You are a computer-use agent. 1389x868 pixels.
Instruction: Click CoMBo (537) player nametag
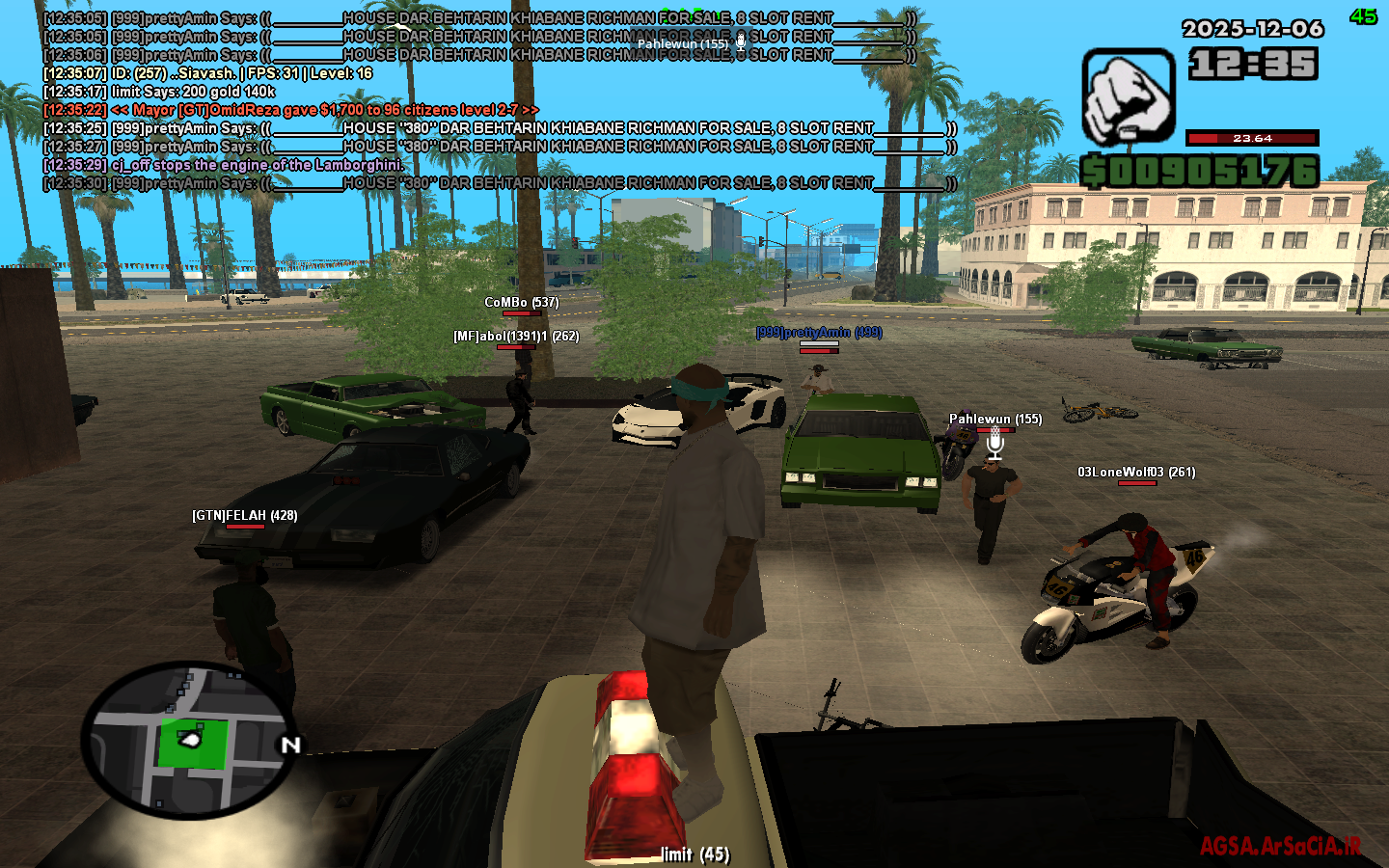[x=520, y=301]
